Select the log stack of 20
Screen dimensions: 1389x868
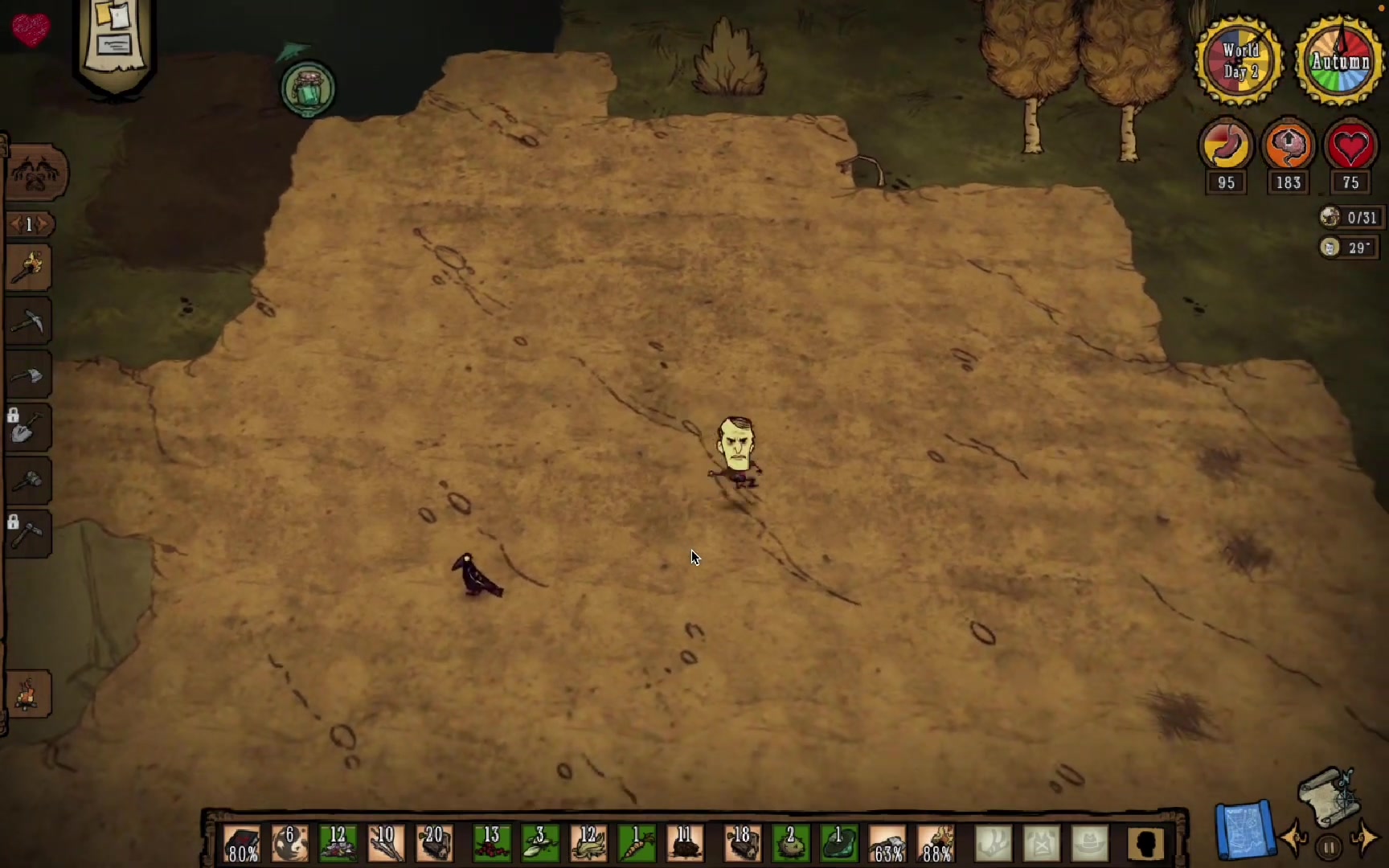[x=435, y=844]
